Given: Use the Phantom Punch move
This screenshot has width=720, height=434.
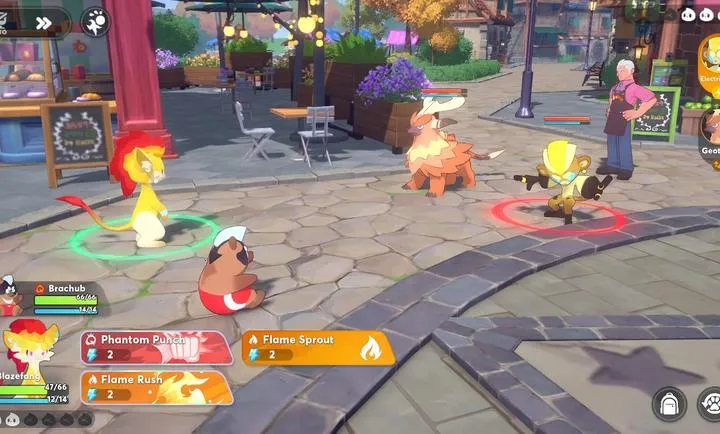Looking at the screenshot, I should pos(156,347).
